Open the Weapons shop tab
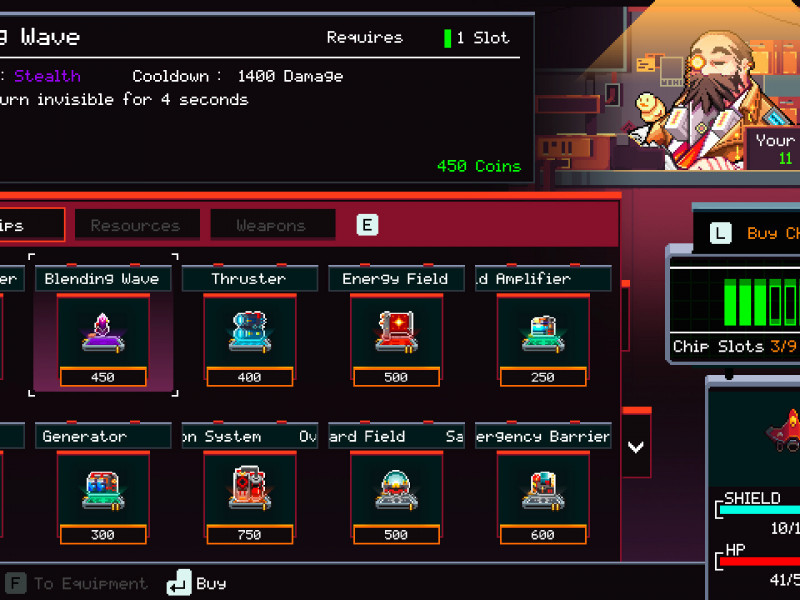Viewport: 800px width, 600px height. click(x=271, y=225)
